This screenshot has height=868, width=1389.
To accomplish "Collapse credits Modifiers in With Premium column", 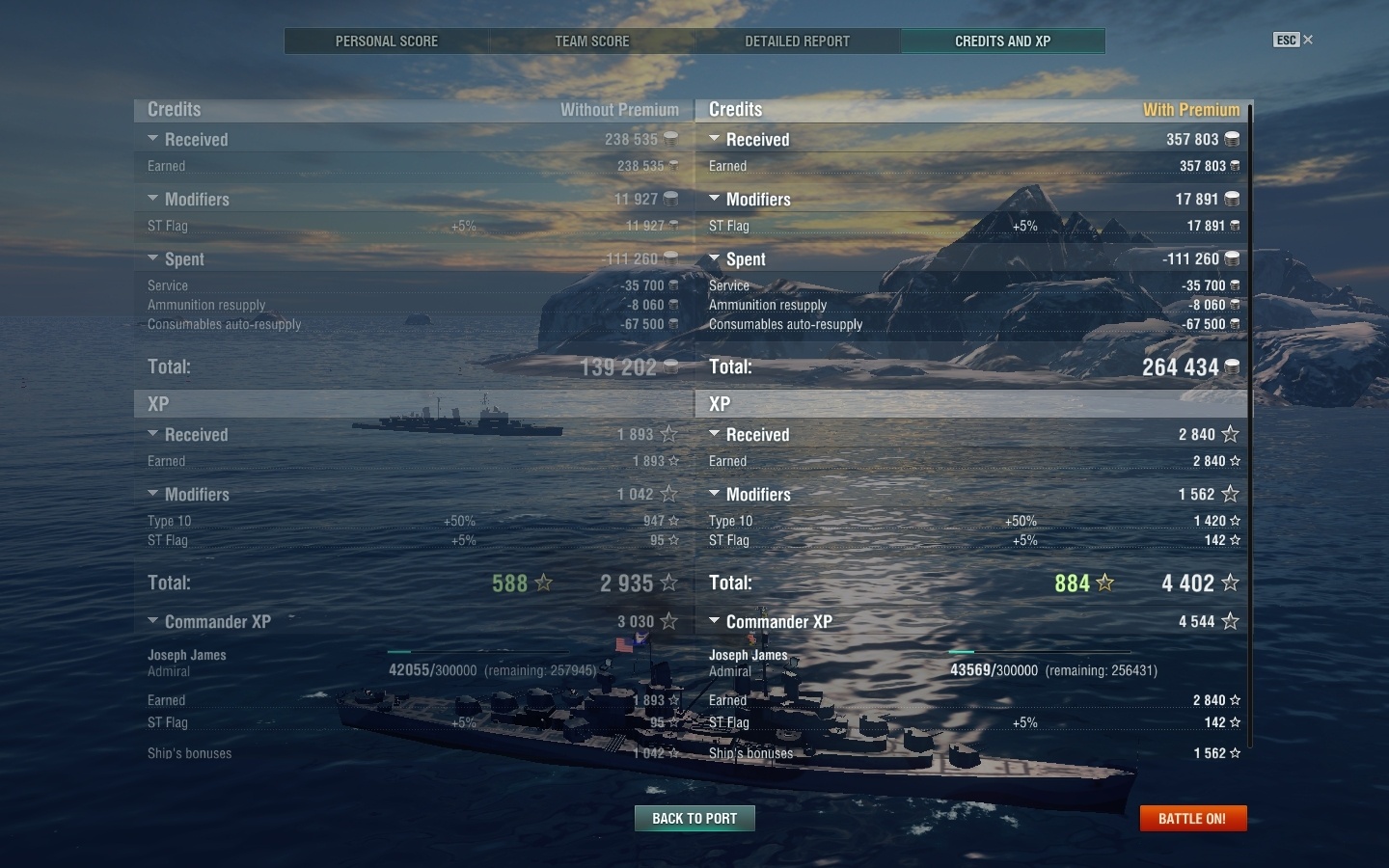I will pos(715,199).
